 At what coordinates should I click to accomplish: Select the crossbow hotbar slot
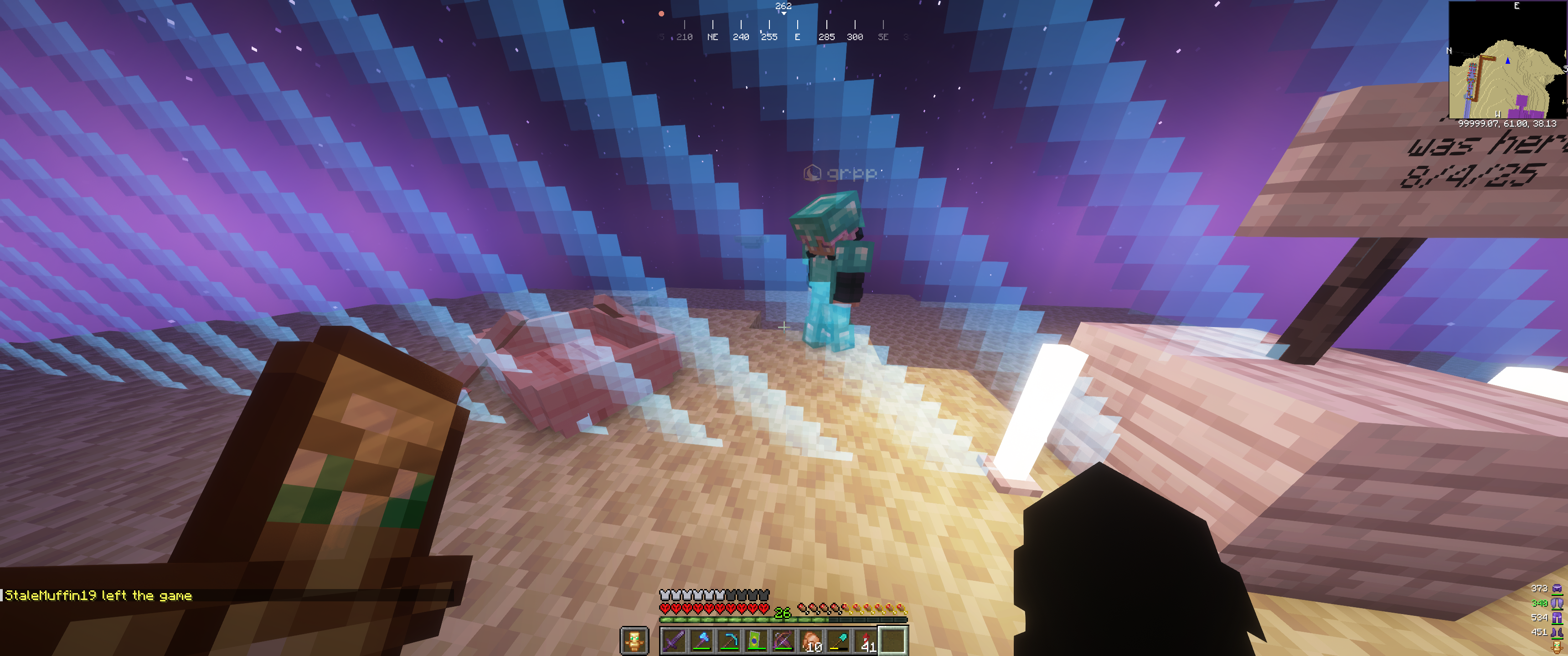coord(784,641)
